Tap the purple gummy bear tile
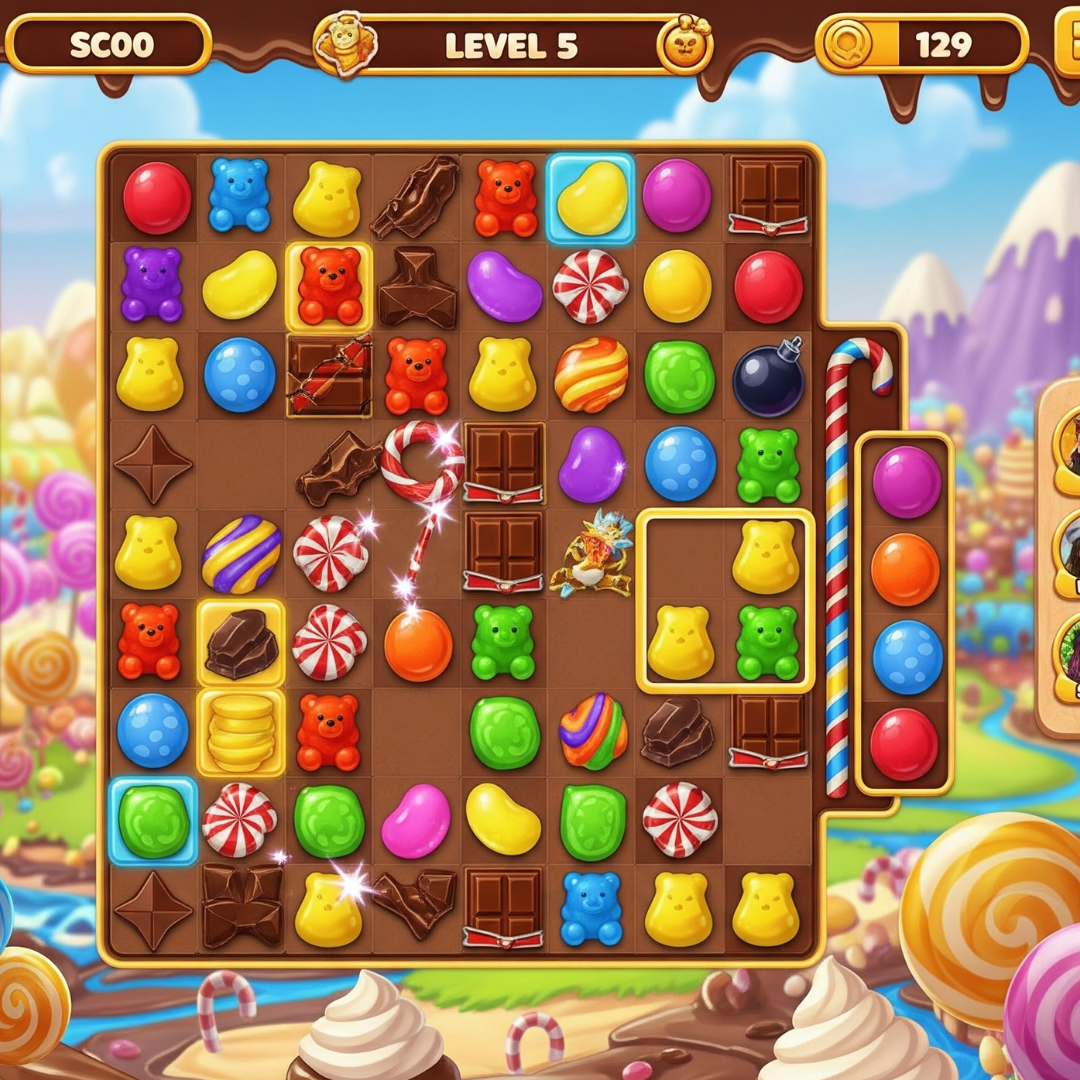 point(152,285)
